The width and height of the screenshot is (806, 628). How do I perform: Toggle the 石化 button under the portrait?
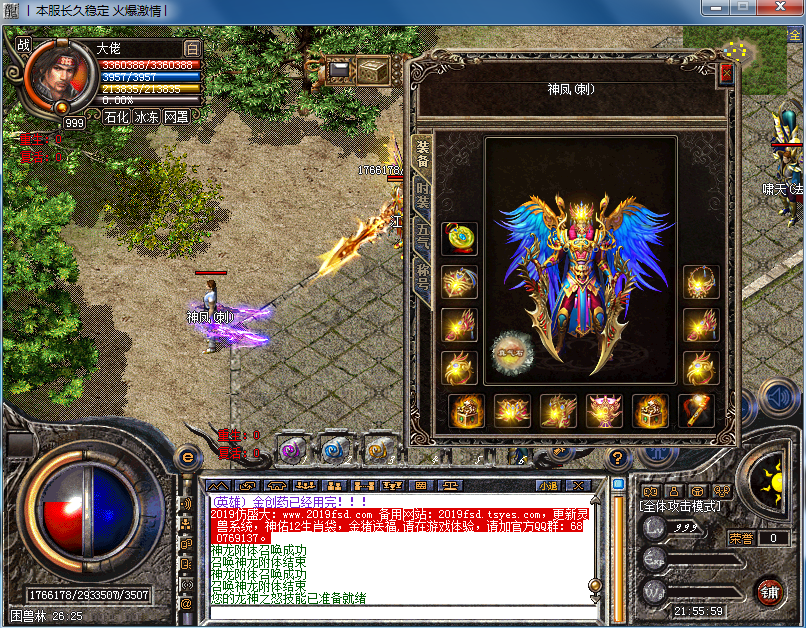pos(116,116)
